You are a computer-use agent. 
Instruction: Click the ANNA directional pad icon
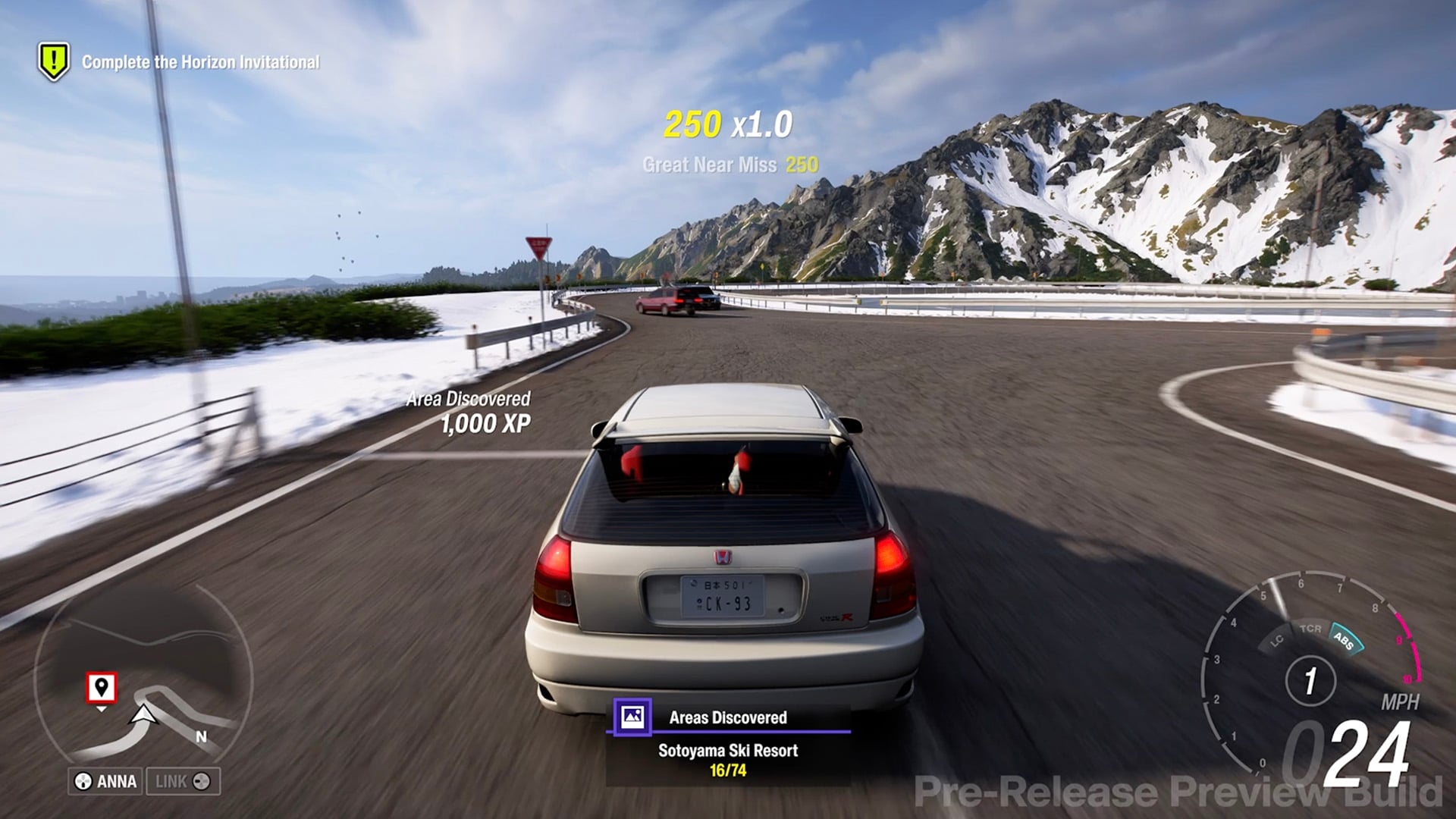pyautogui.click(x=82, y=780)
